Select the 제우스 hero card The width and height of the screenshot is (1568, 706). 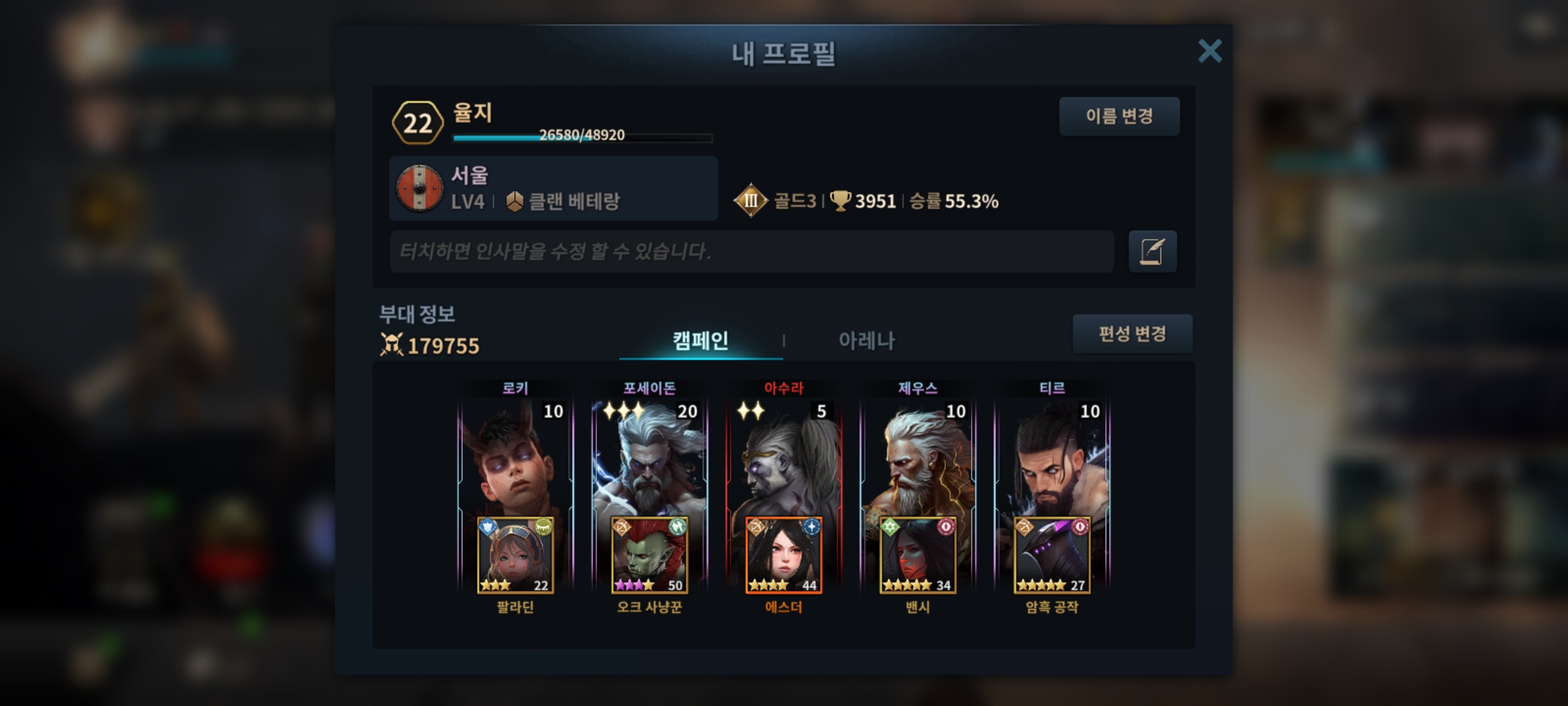pyautogui.click(x=918, y=458)
